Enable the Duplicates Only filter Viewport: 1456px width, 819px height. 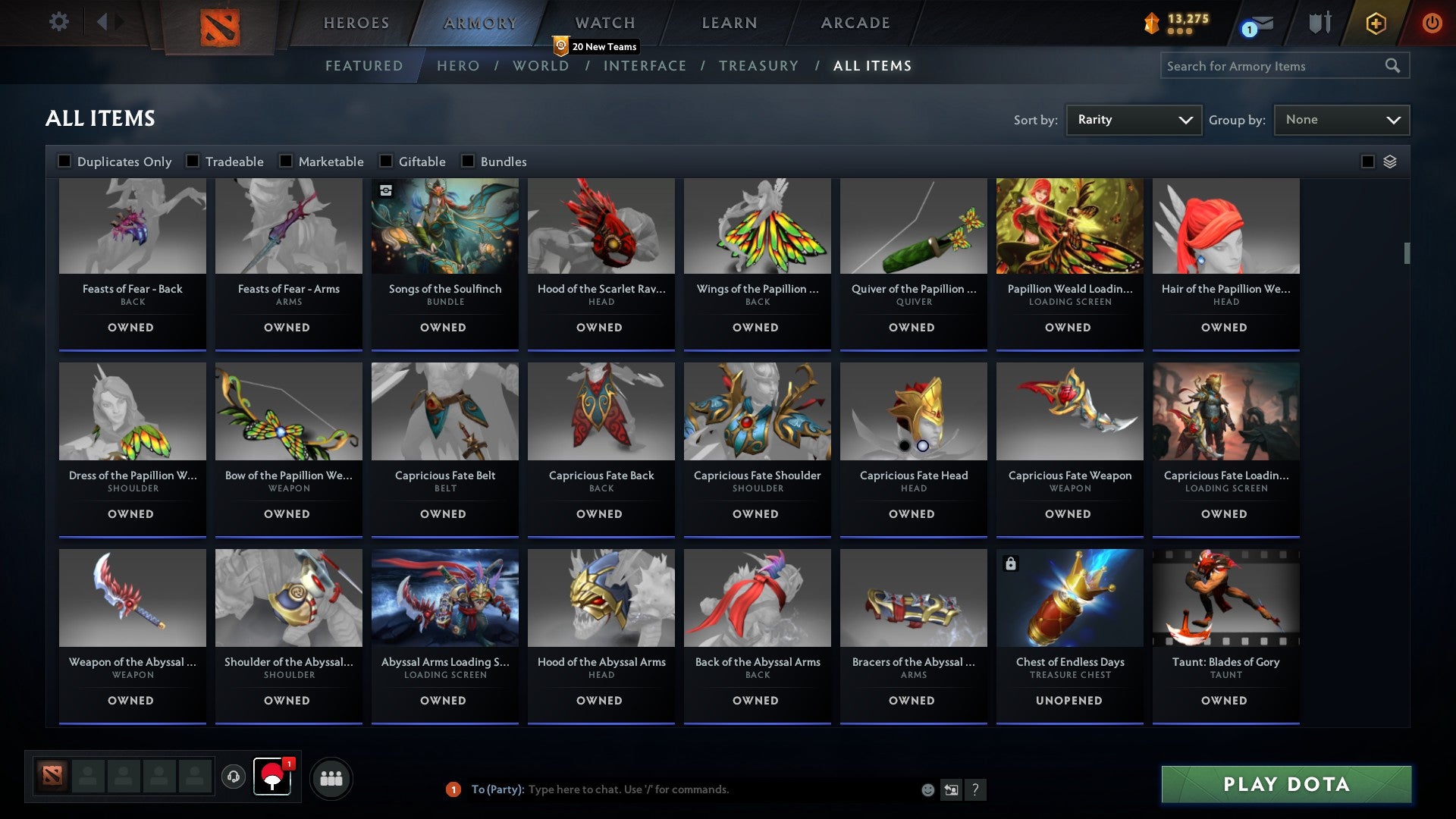point(64,161)
